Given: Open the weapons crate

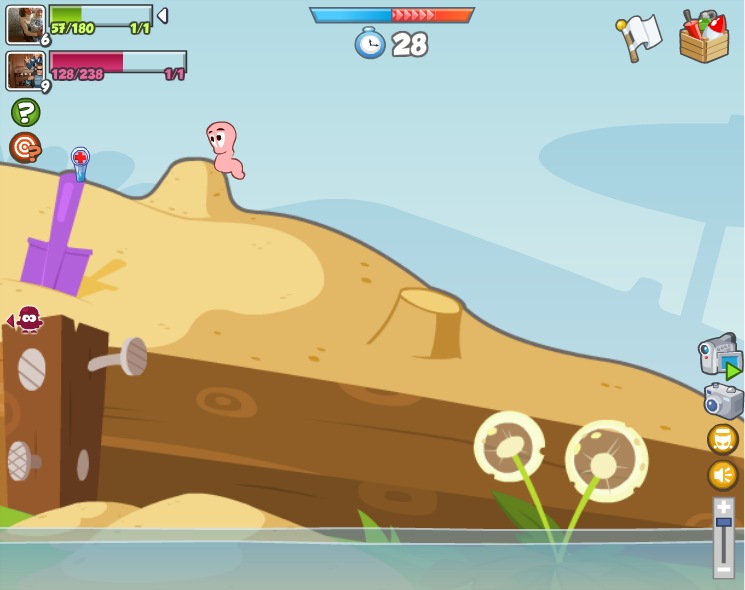Looking at the screenshot, I should tap(704, 37).
